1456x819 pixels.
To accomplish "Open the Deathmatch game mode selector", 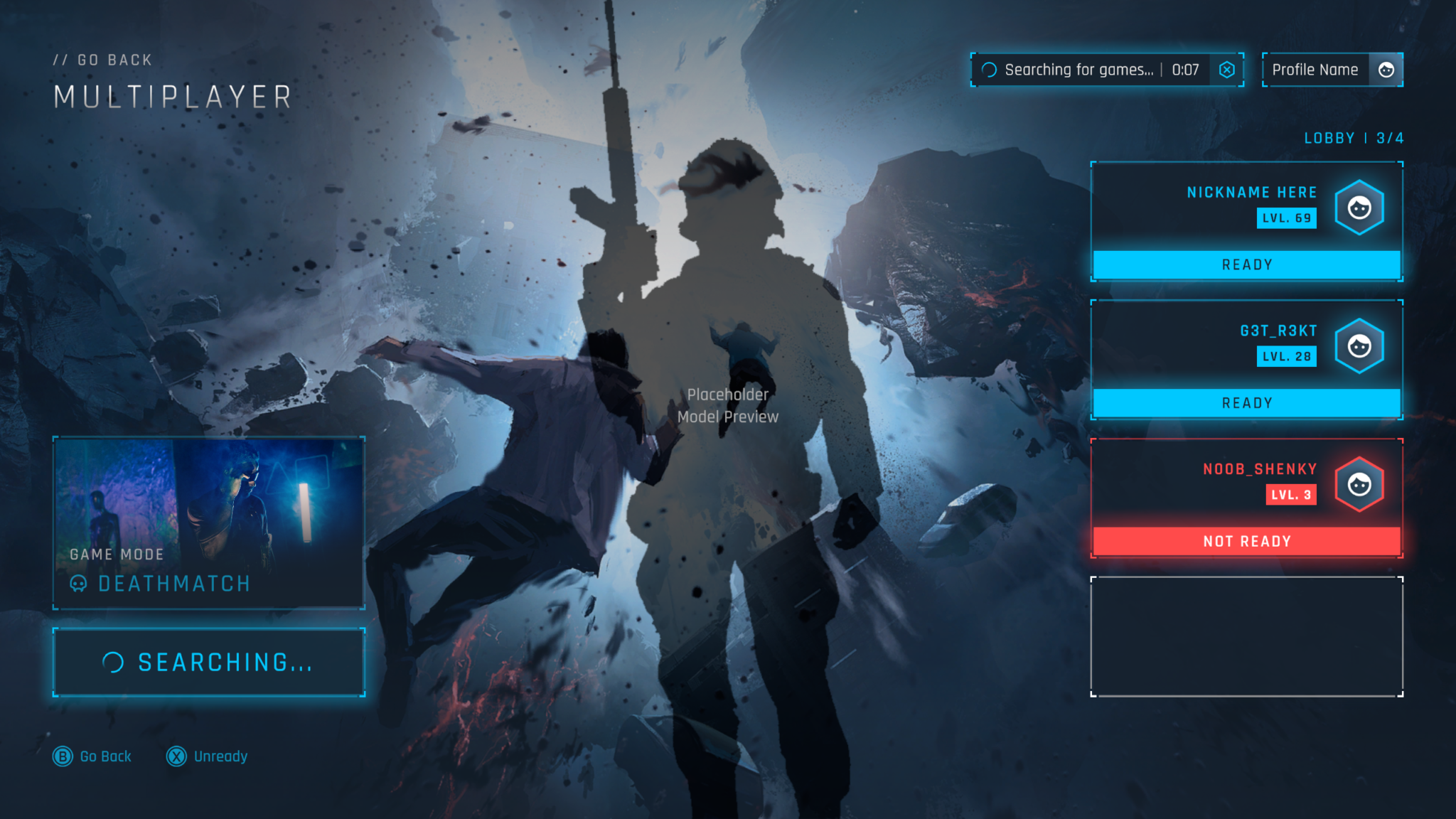I will 208,523.
